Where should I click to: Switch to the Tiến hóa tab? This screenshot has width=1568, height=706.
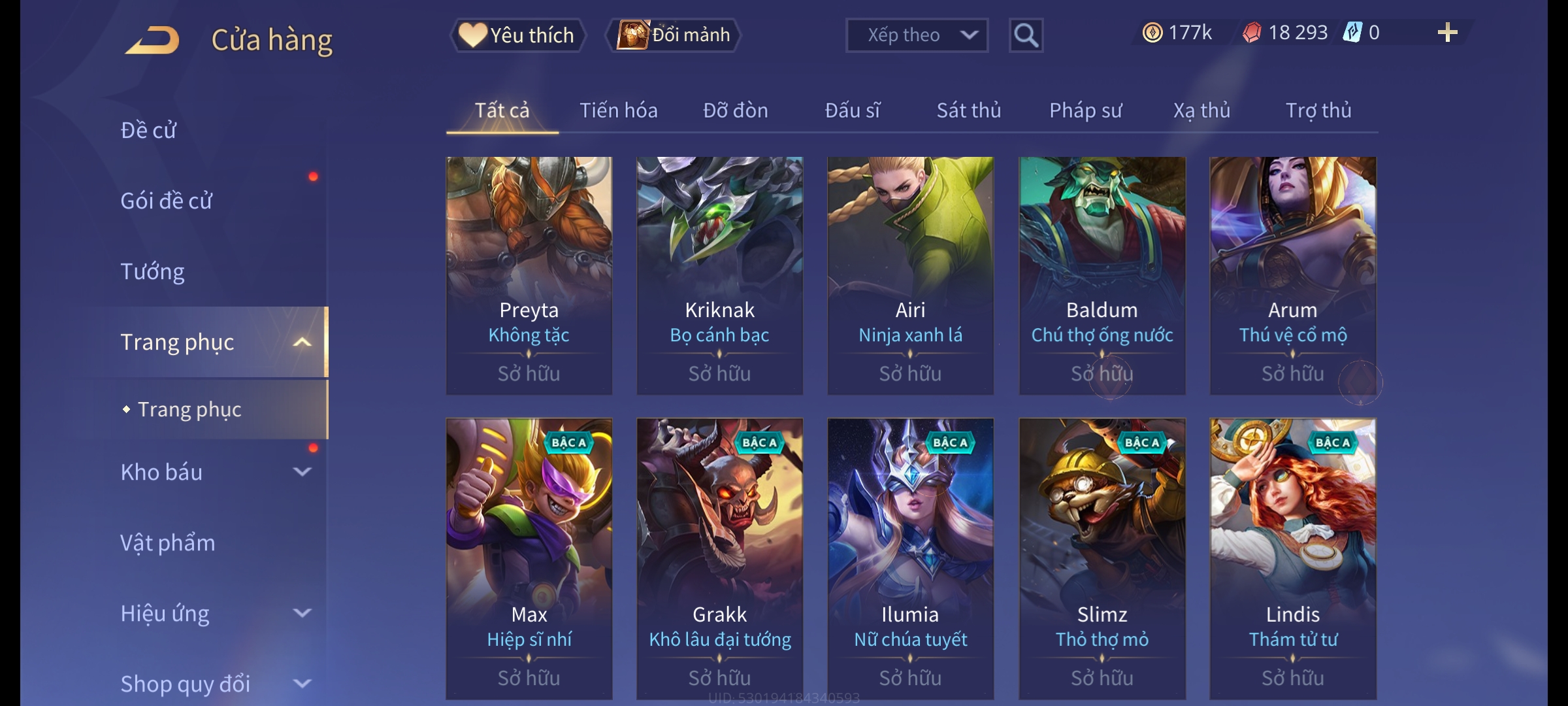coord(618,110)
